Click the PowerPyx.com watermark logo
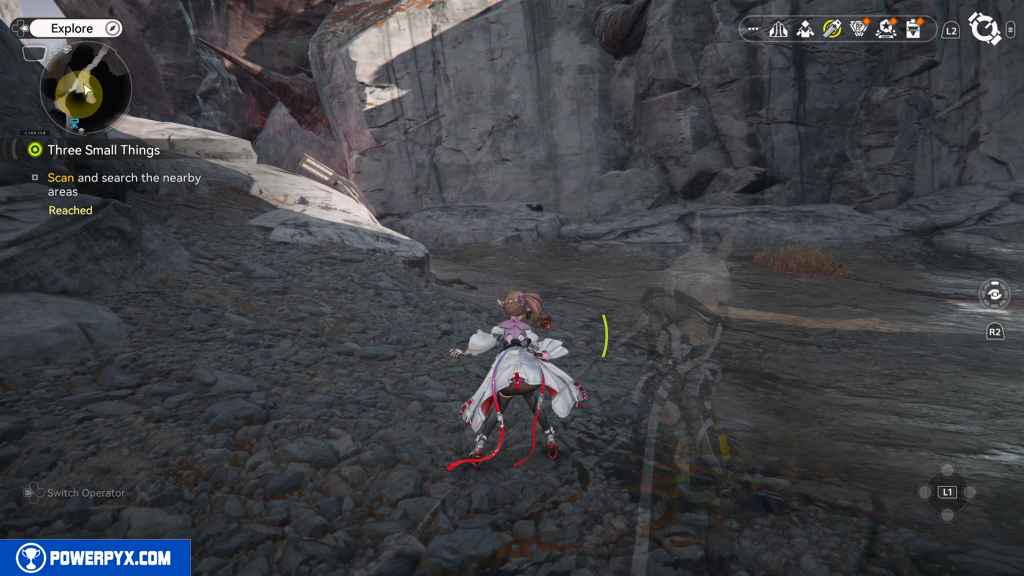 click(x=95, y=558)
